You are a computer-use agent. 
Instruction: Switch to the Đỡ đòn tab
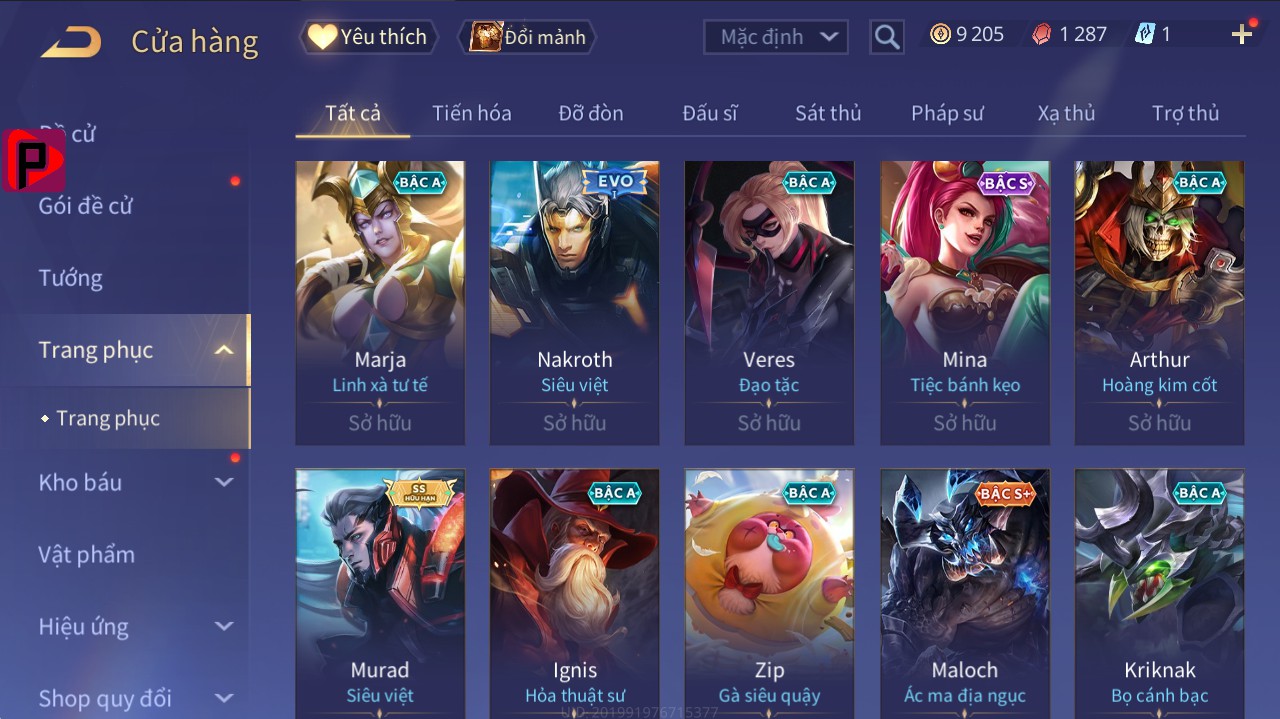tap(590, 113)
